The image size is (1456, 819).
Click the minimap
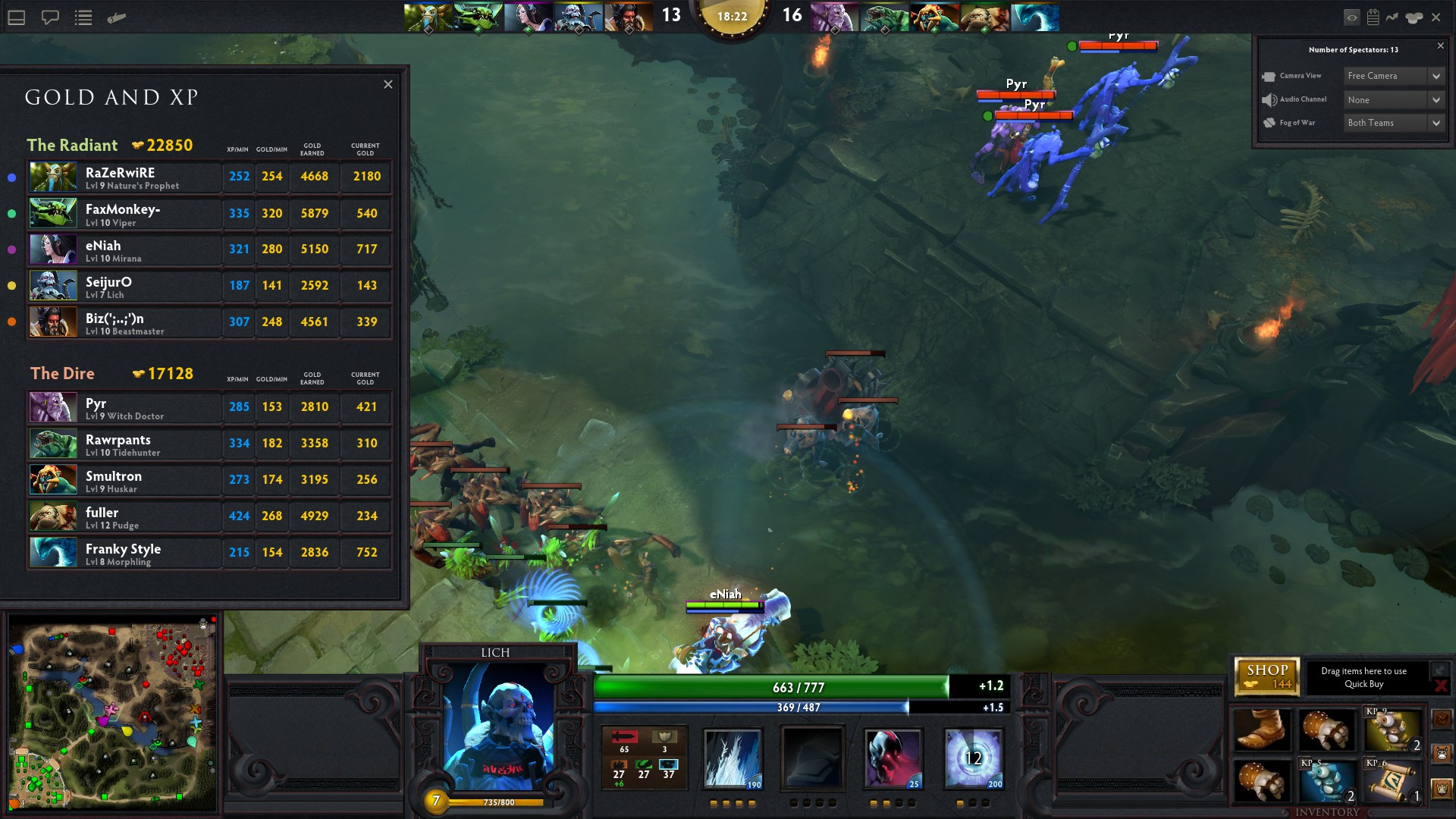(x=112, y=713)
